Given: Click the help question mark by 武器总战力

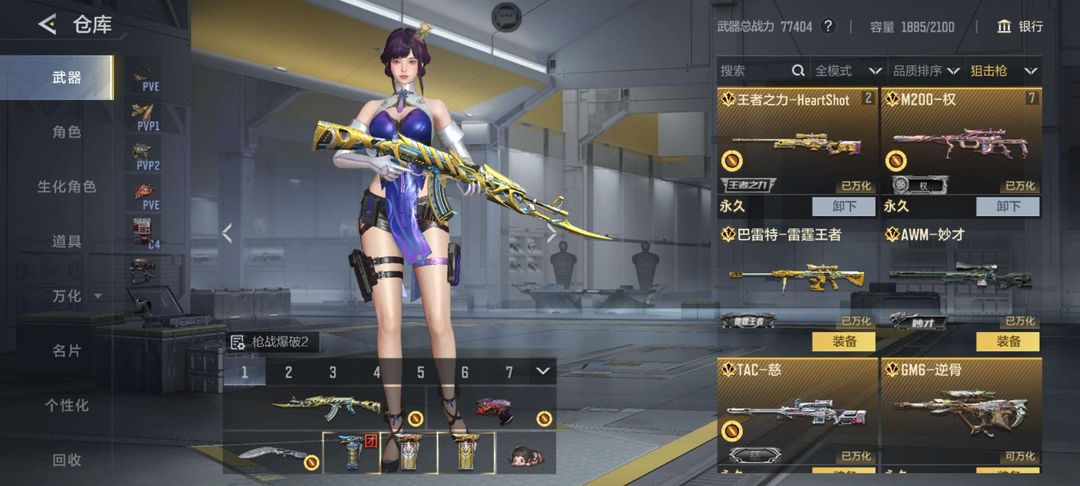Looking at the screenshot, I should 828,27.
